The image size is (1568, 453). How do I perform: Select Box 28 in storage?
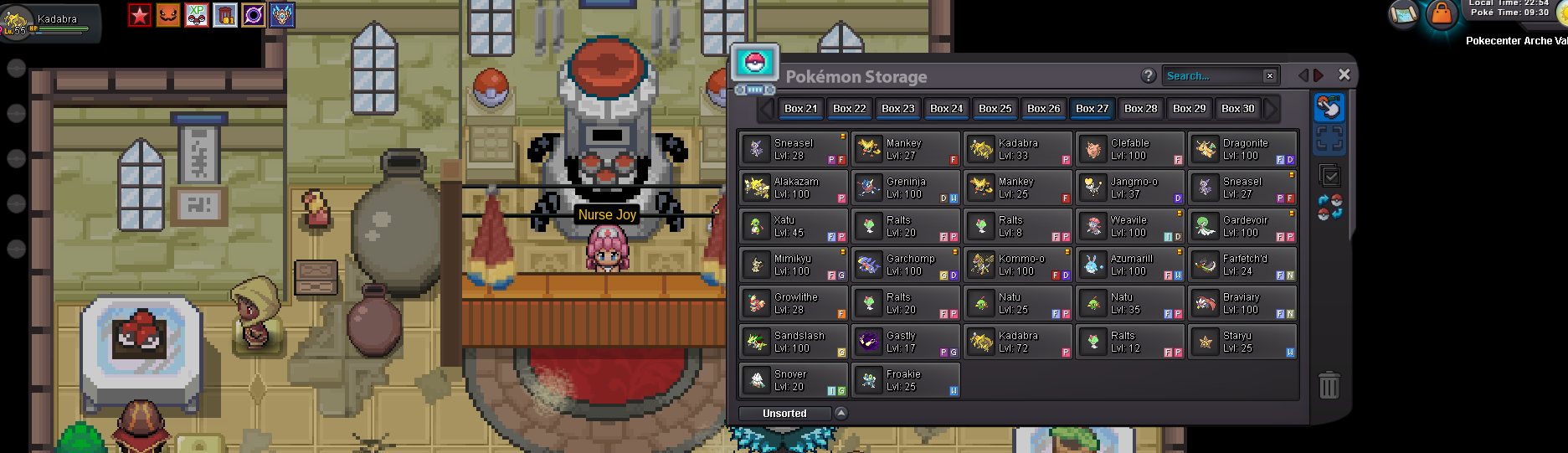click(1140, 108)
